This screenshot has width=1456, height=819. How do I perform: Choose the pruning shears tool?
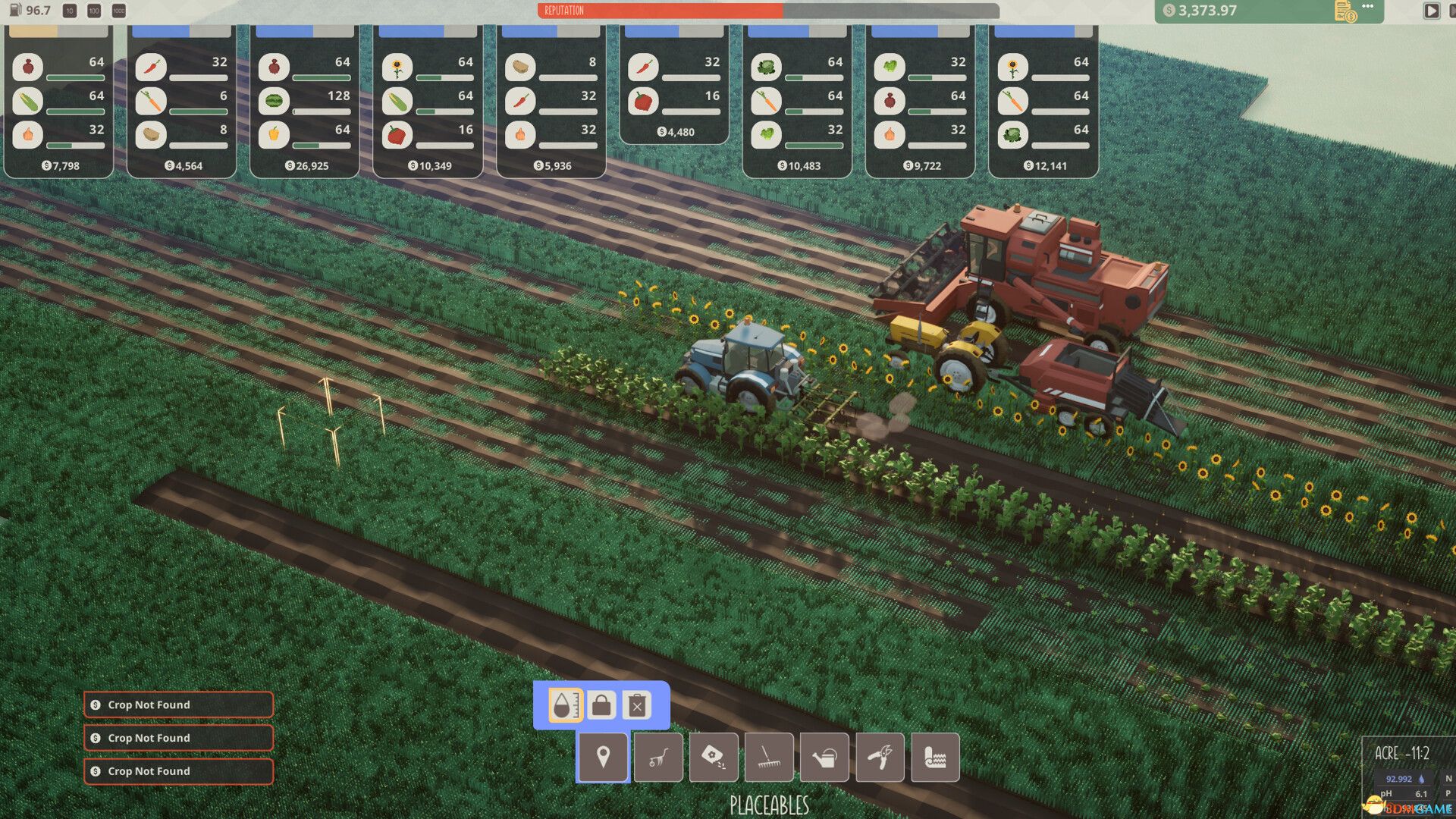coord(880,757)
